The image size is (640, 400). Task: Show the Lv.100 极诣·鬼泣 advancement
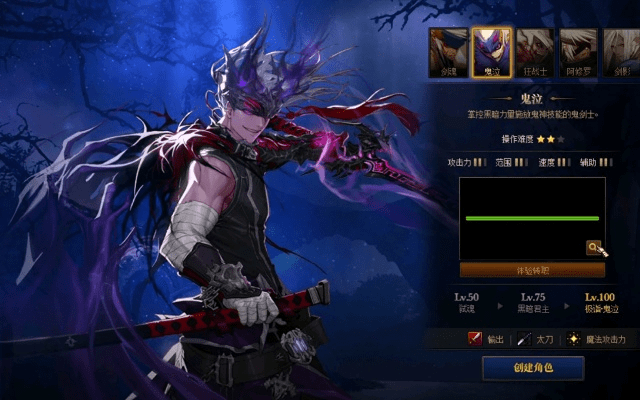[x=601, y=303]
